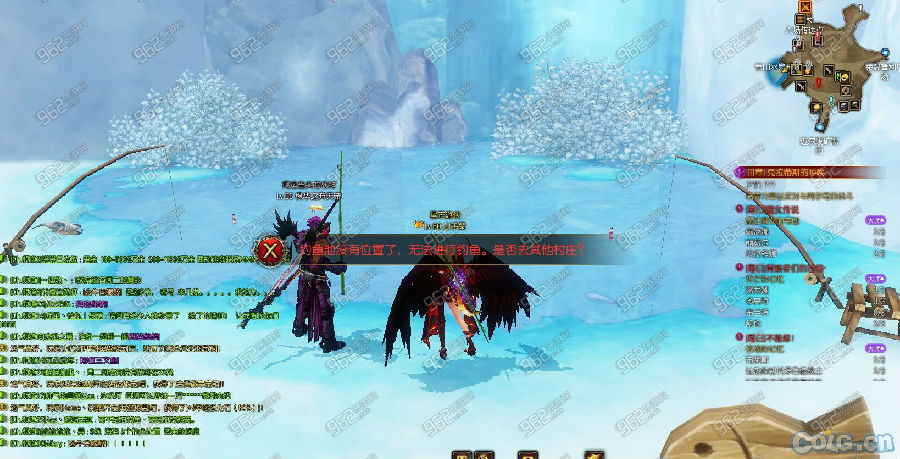Click the blue portal marker at the minimap's bottom
The width and height of the screenshot is (900, 459).
pyautogui.click(x=820, y=126)
